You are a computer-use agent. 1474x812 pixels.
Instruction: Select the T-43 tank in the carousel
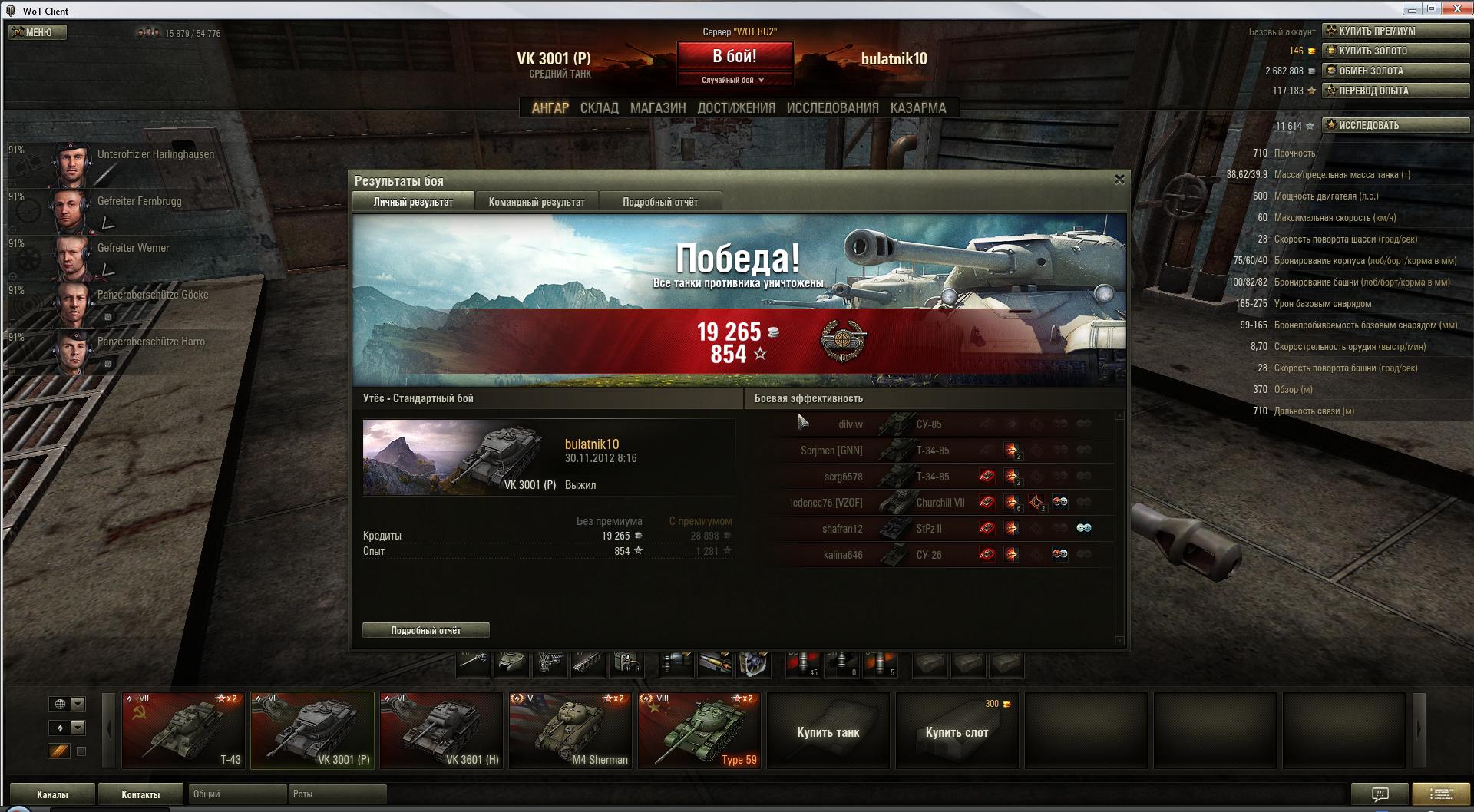[x=183, y=730]
